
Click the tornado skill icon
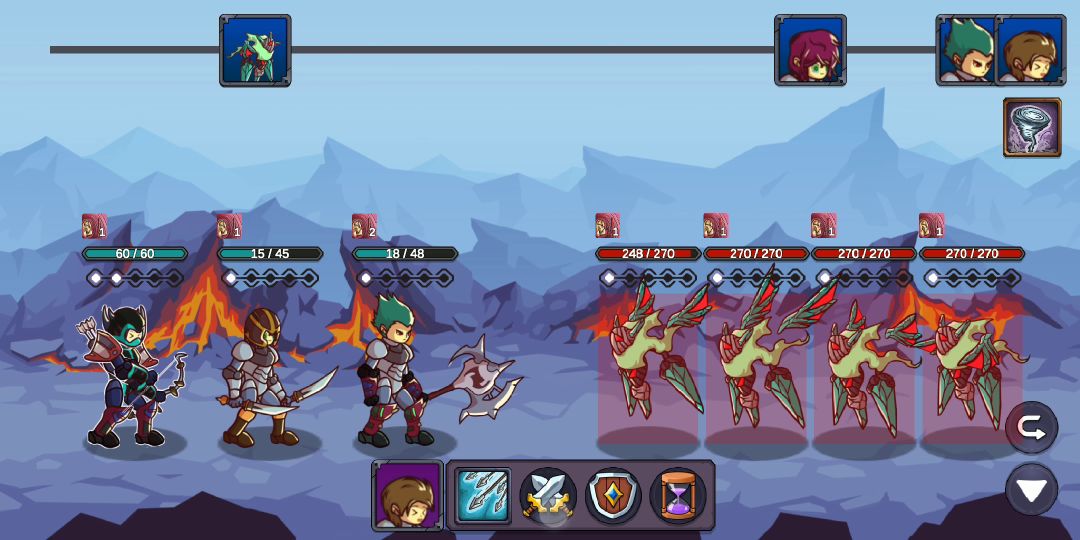click(x=1032, y=128)
